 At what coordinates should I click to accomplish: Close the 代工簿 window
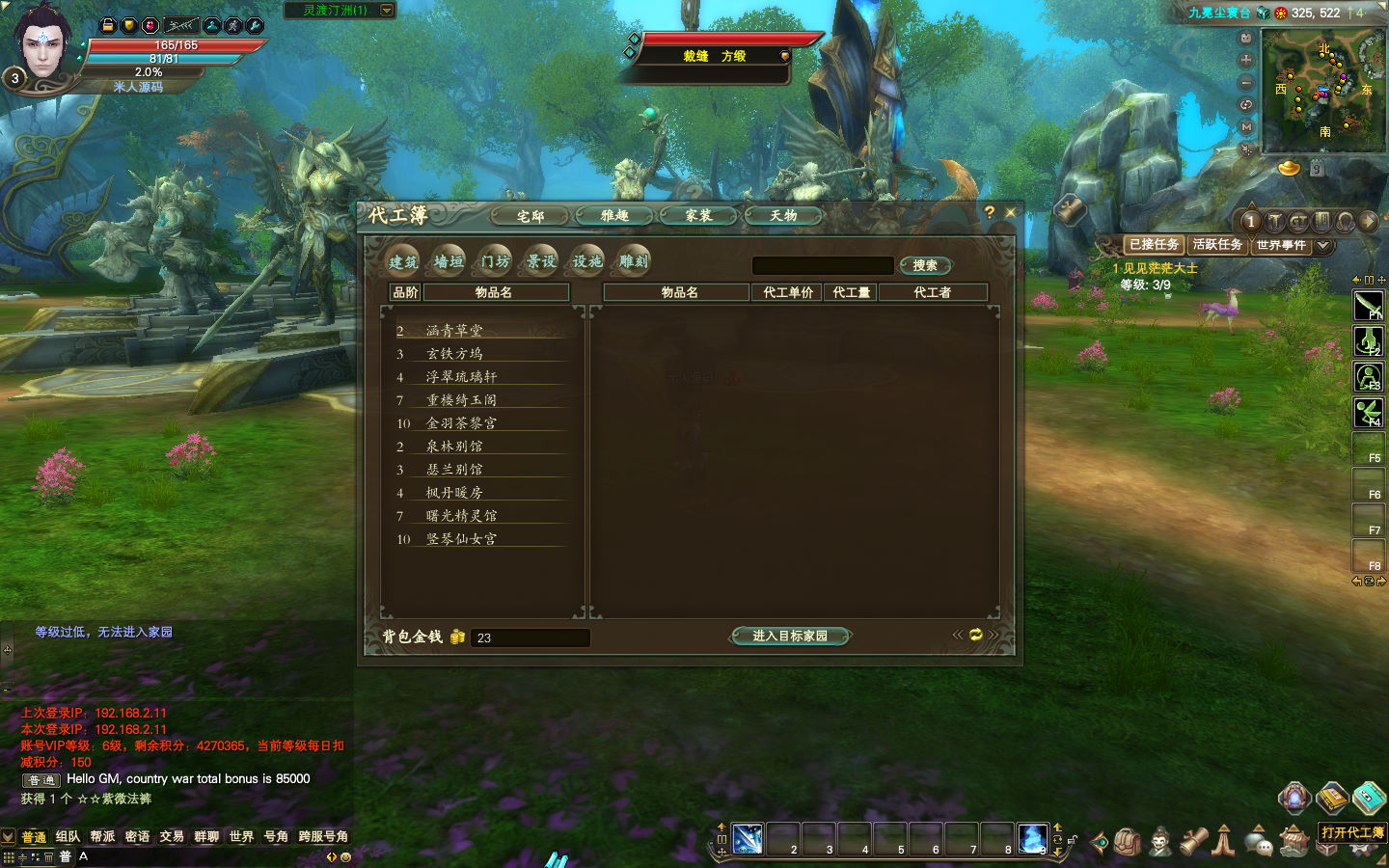pyautogui.click(x=1011, y=212)
